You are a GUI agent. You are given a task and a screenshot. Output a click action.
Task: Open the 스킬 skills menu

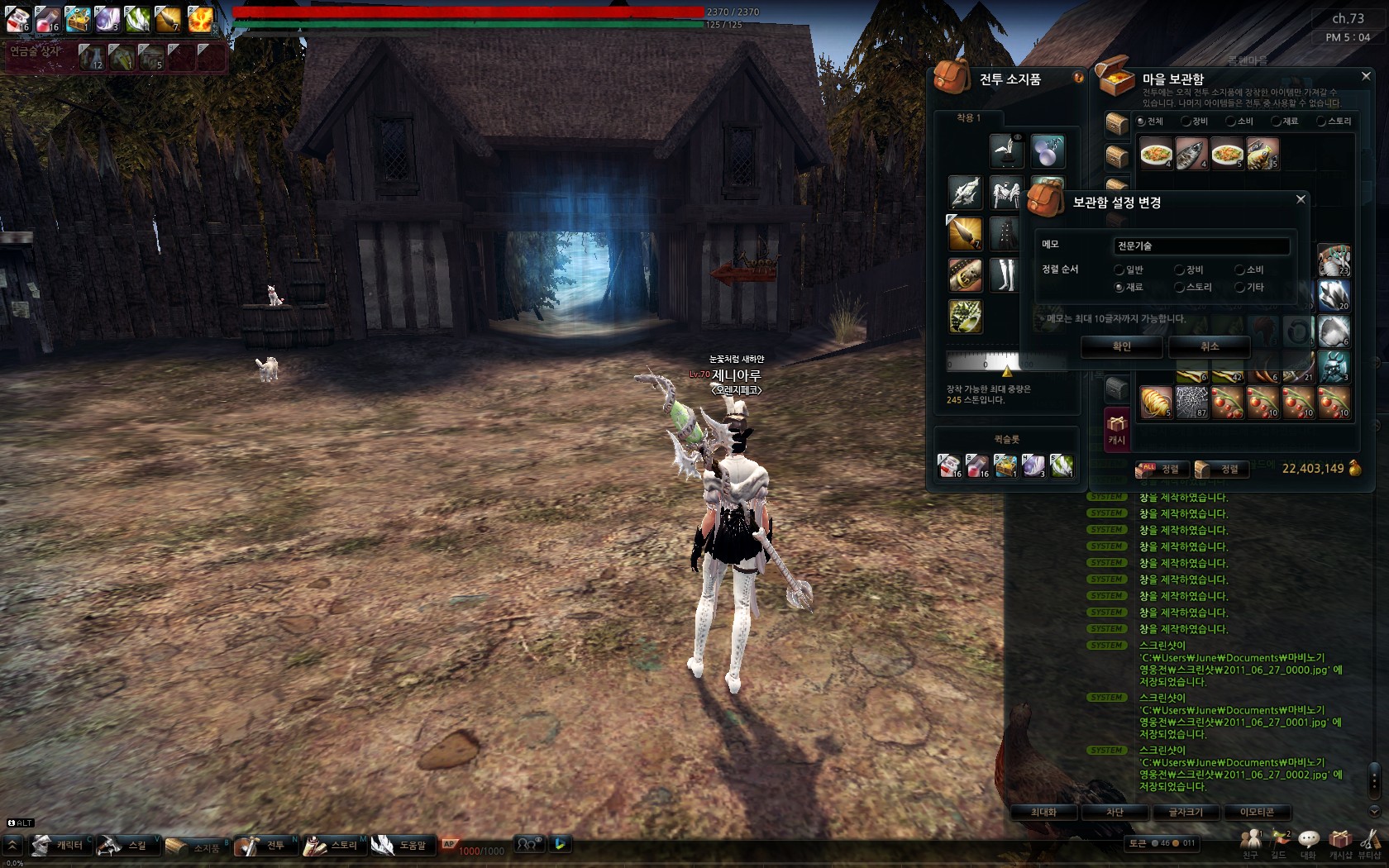point(124,845)
